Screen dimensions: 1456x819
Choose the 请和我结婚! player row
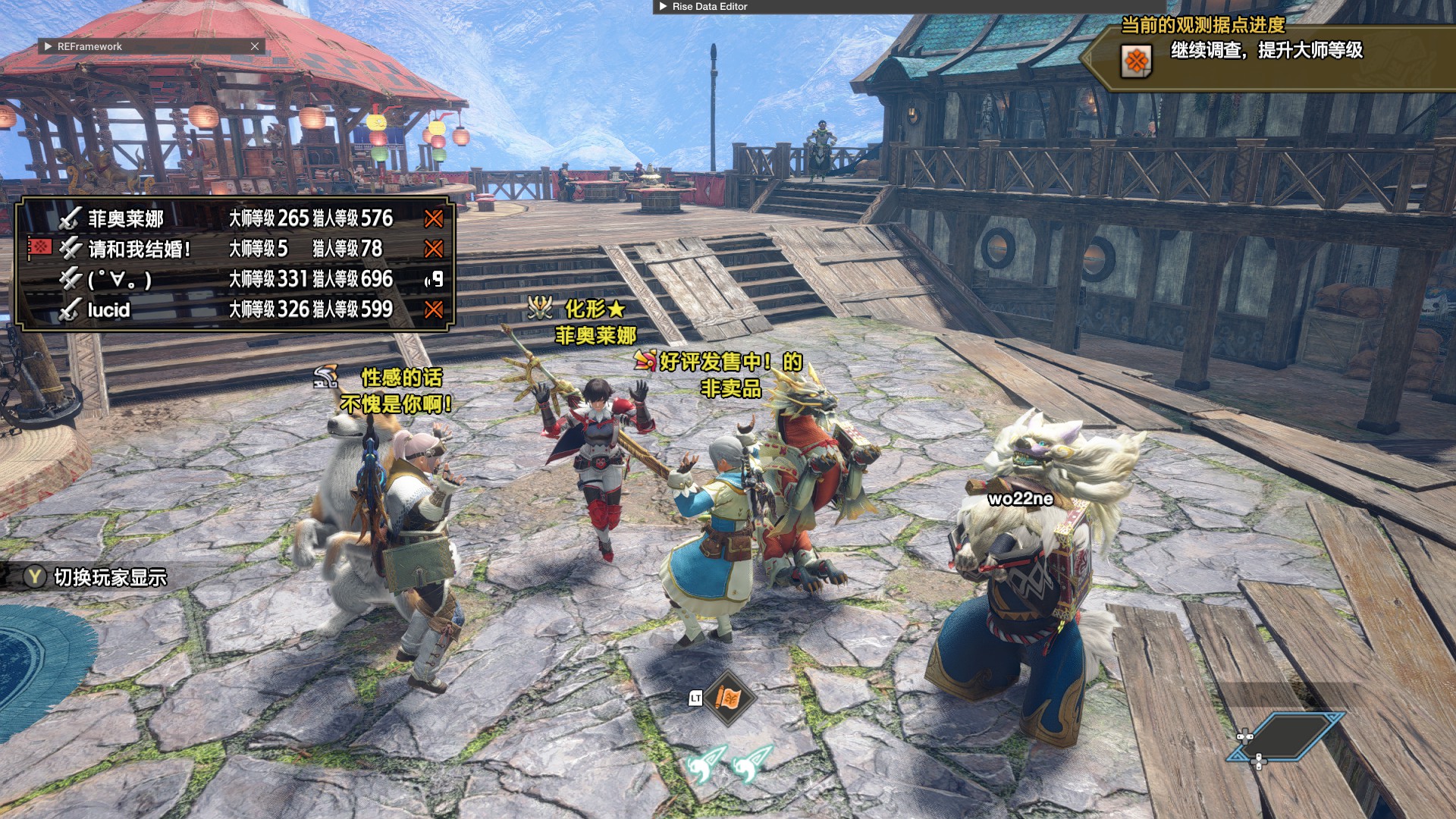click(x=235, y=249)
